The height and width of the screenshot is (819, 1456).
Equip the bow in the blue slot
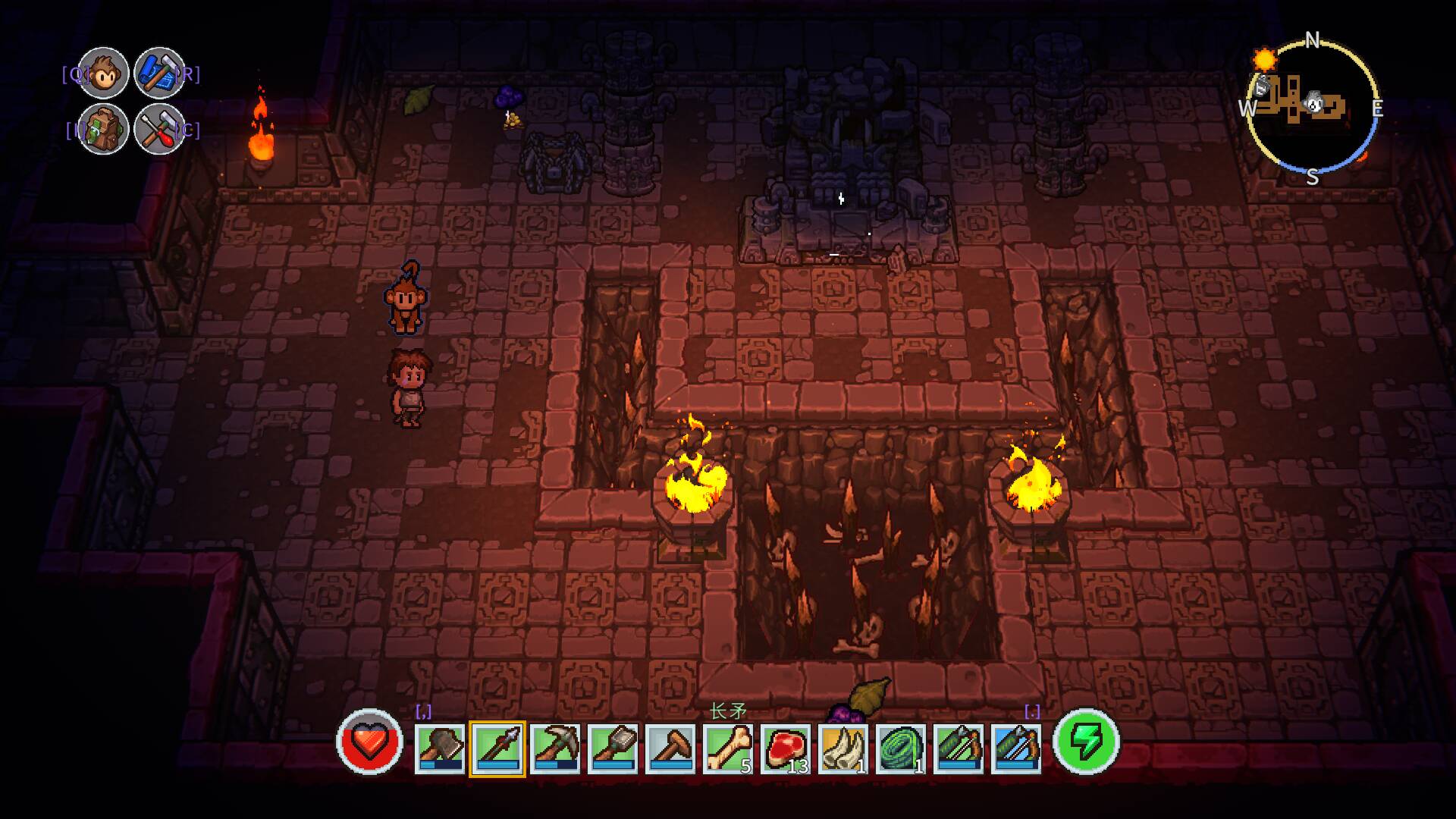[x=1016, y=748]
